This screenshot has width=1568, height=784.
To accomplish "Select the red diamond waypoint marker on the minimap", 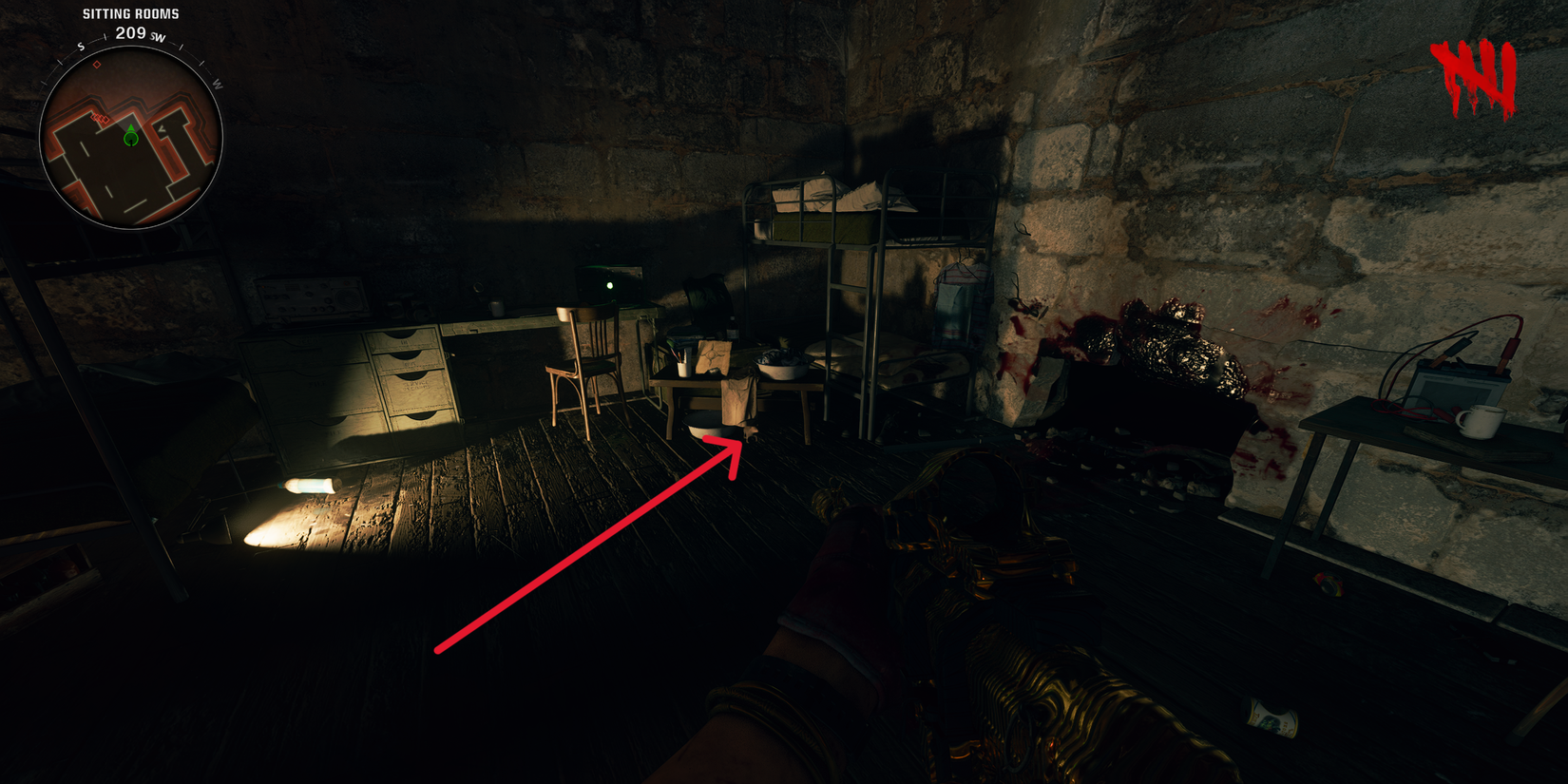I will click(97, 65).
